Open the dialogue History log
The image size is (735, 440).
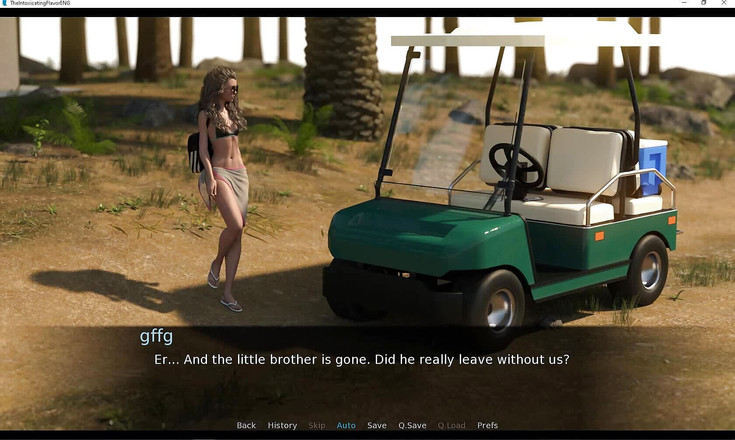[x=282, y=425]
